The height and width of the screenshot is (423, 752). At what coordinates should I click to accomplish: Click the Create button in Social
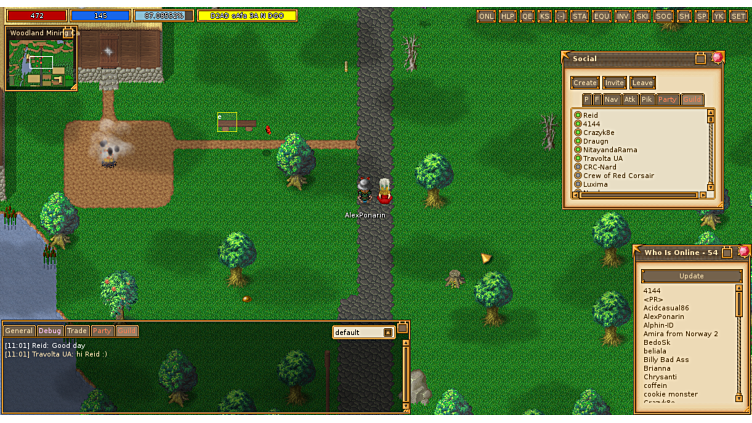coord(584,83)
